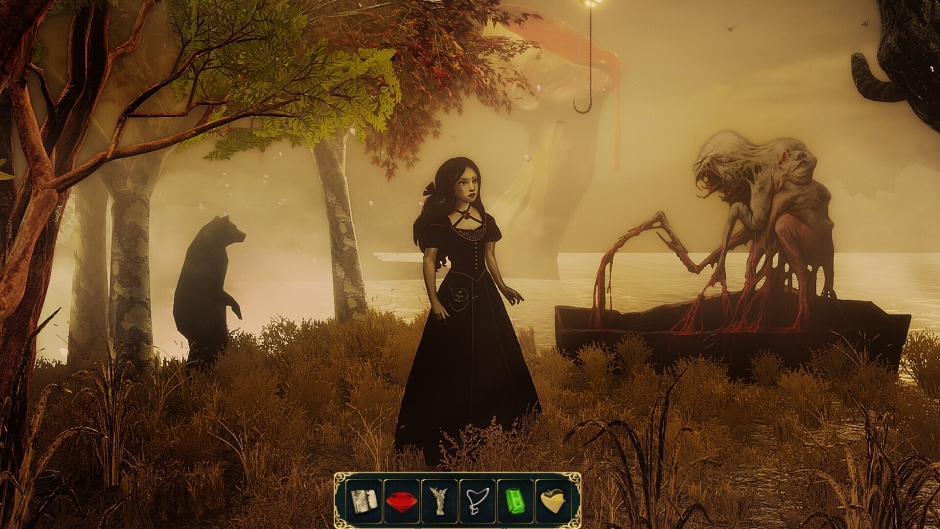Select the silver necklace chain slot

[477, 500]
